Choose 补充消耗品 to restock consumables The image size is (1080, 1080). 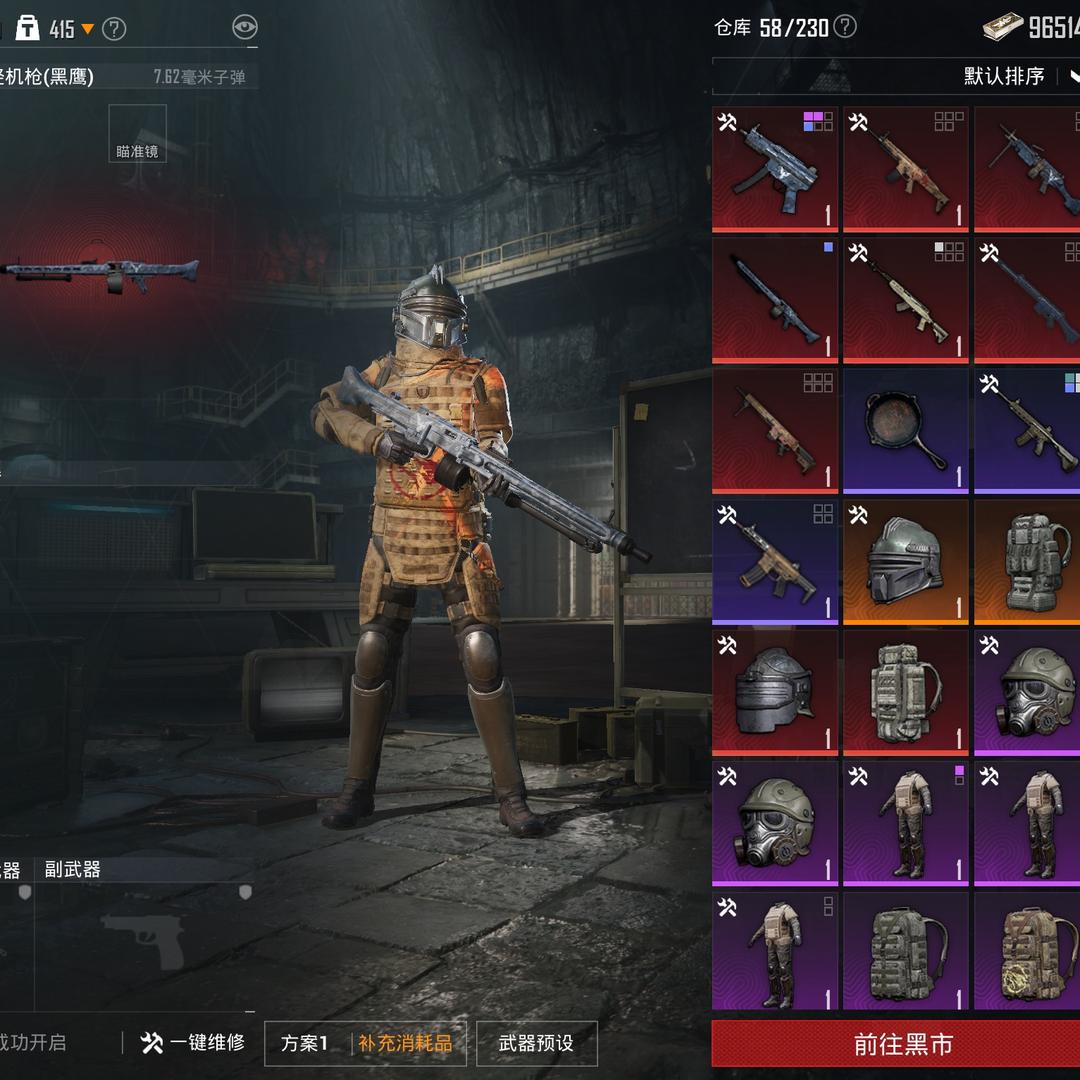click(x=405, y=1043)
